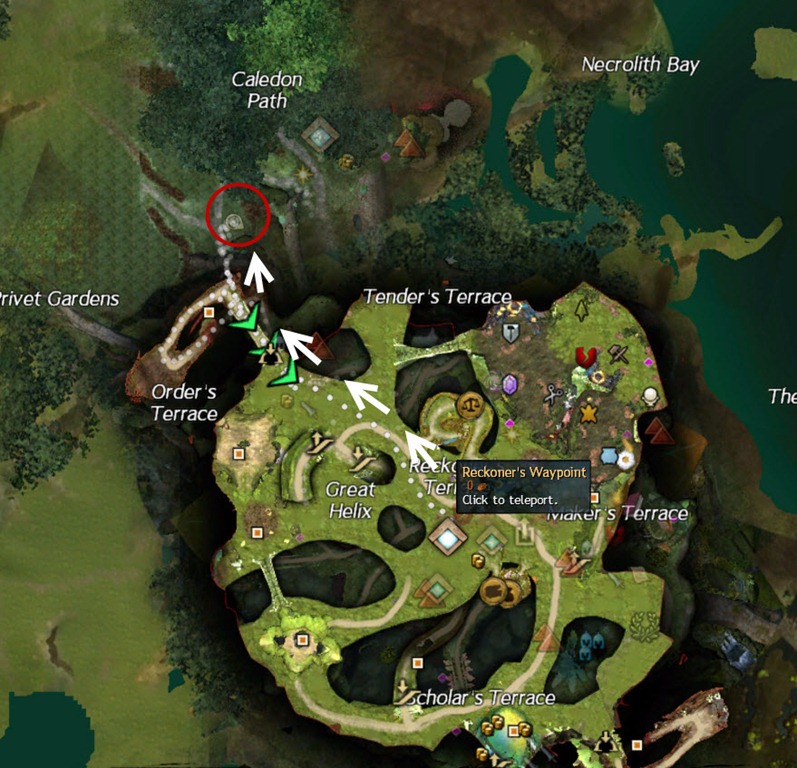Click the Trading Post scales icon
The width and height of the screenshot is (797, 768).
(x=470, y=405)
